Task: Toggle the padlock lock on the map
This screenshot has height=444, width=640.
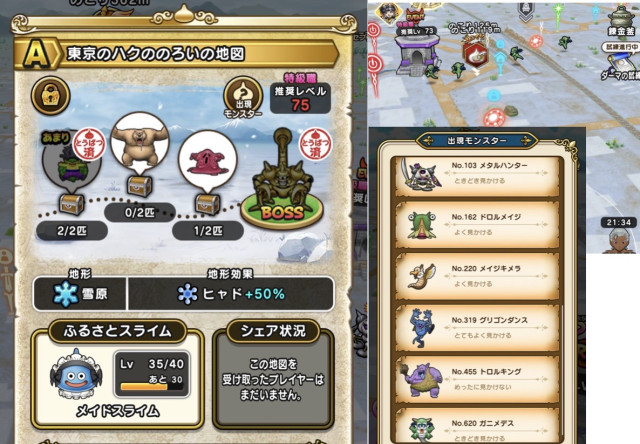Action: pos(49,96)
